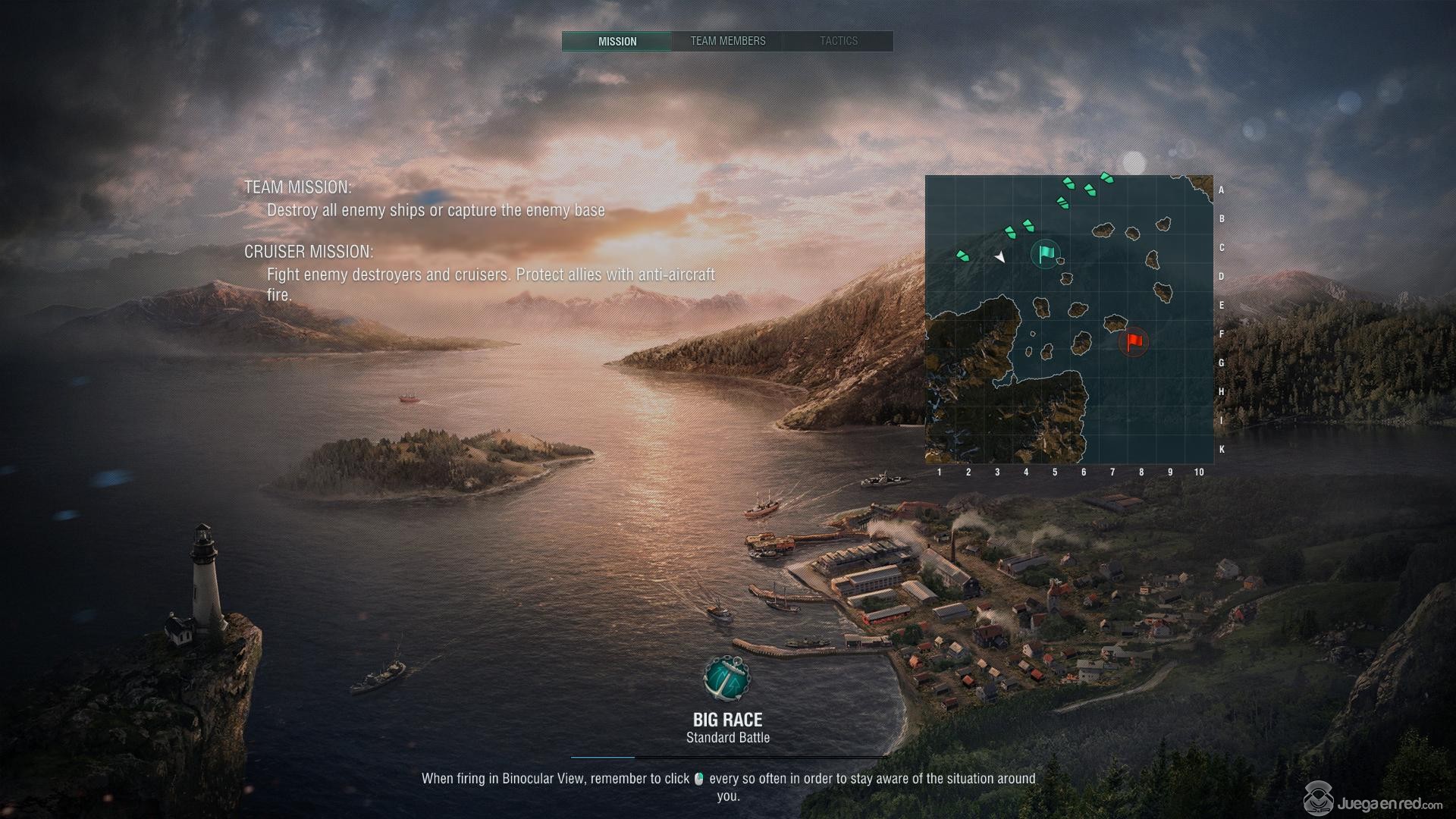The image size is (1456, 819).
Task: Click the red enemy base flag marker
Action: coord(1134,342)
